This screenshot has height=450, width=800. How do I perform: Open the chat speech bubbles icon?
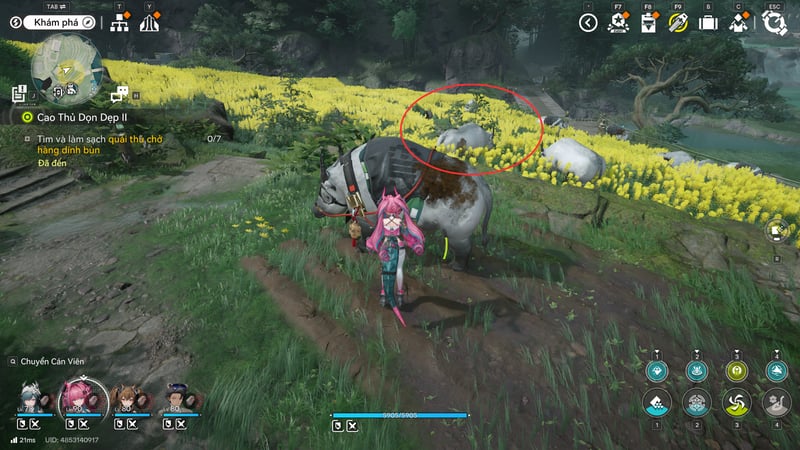pyautogui.click(x=120, y=95)
